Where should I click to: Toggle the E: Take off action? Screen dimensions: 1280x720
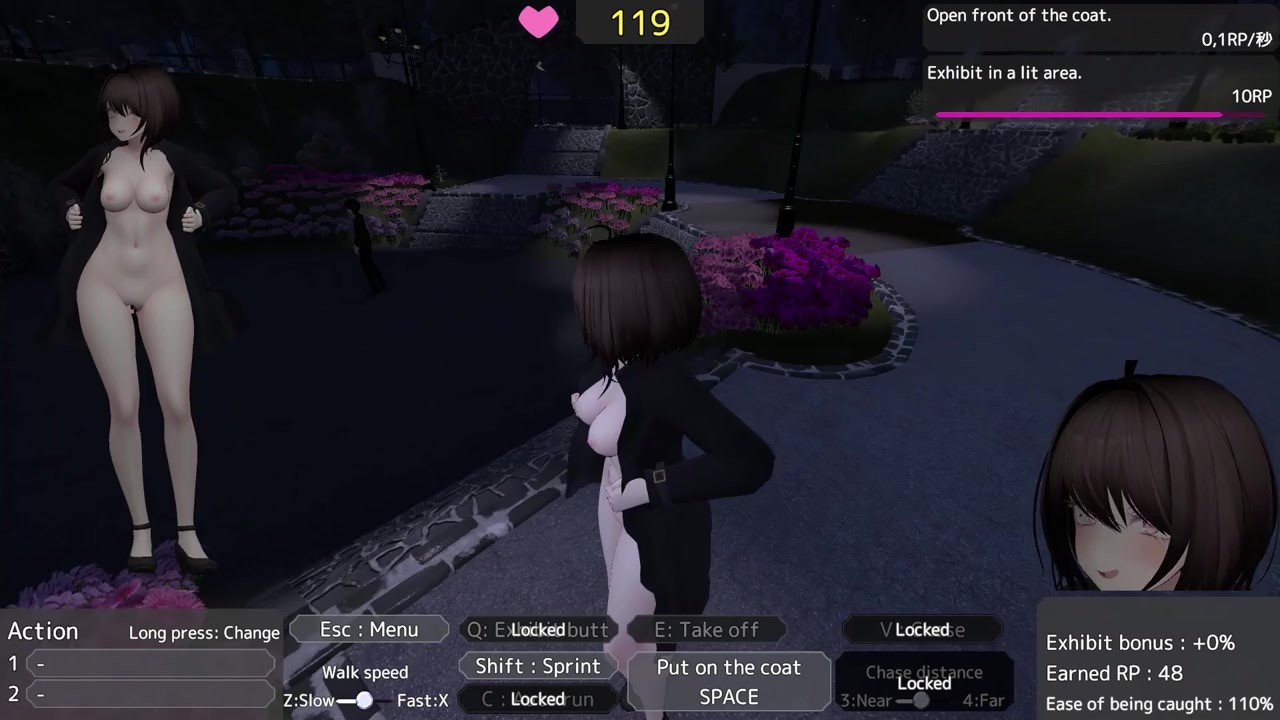tap(709, 629)
